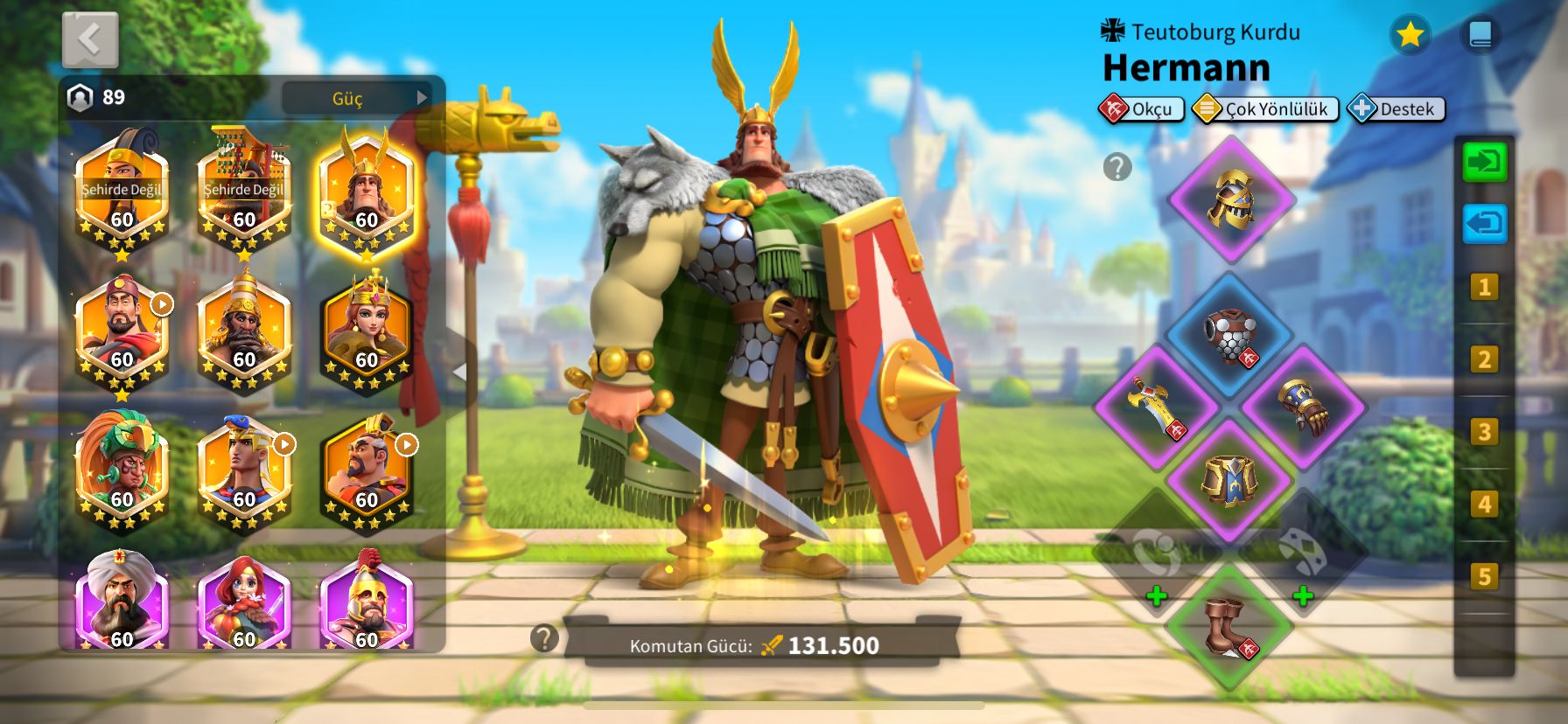Pick the red-haired girl commander portrait

coord(244,602)
